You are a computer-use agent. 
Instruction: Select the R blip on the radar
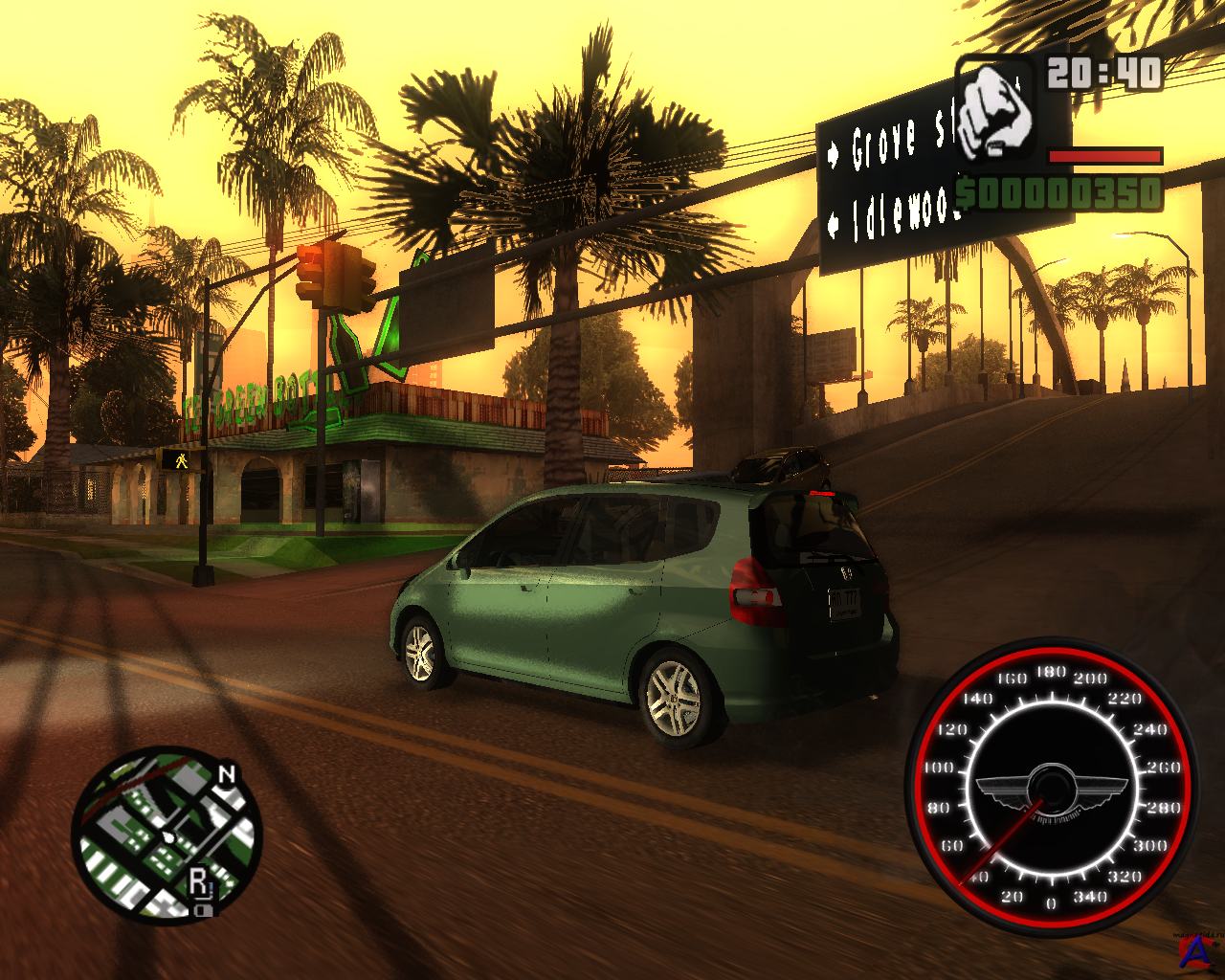[199, 880]
